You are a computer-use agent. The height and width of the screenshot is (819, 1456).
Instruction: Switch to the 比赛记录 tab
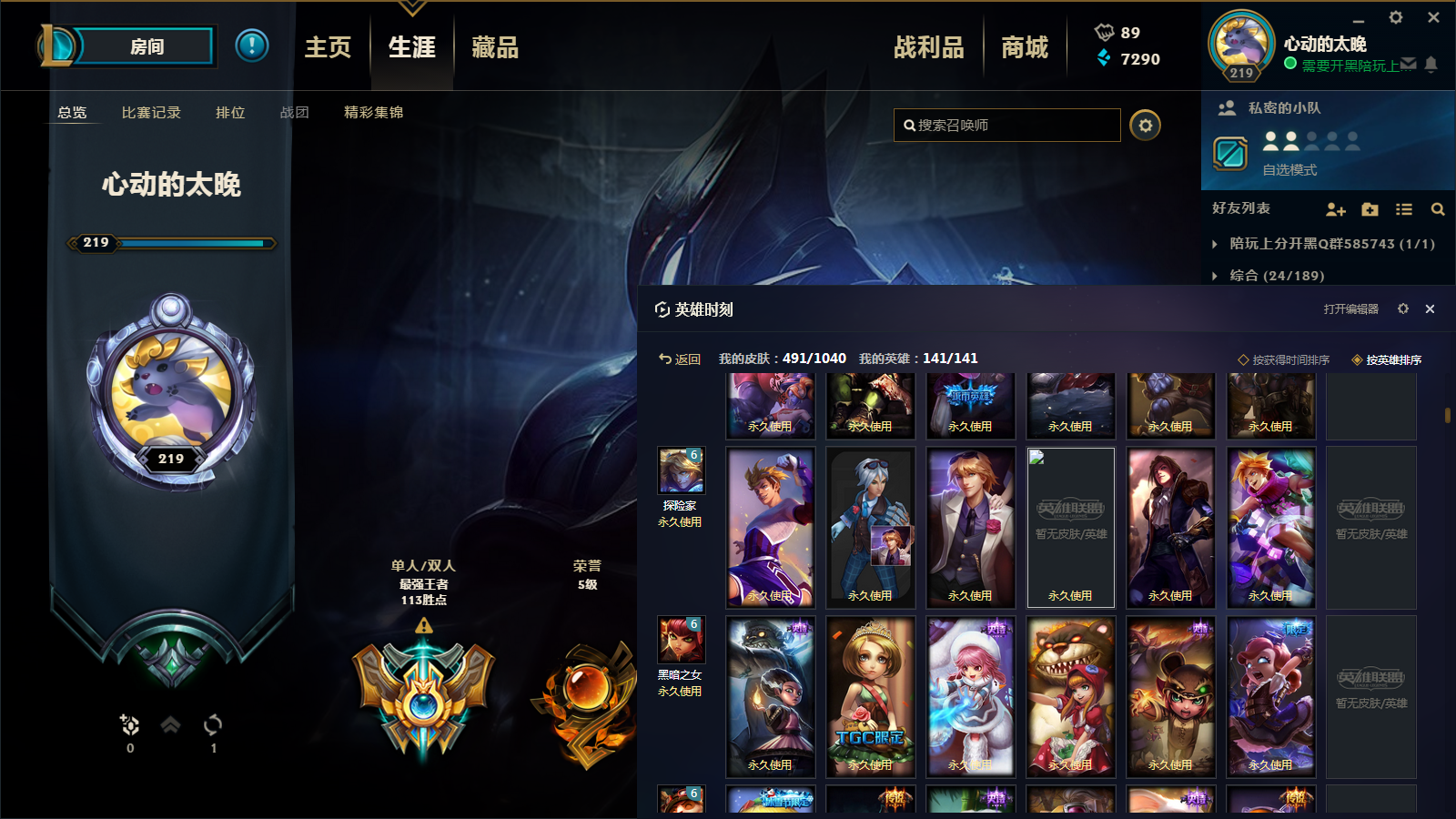151,113
